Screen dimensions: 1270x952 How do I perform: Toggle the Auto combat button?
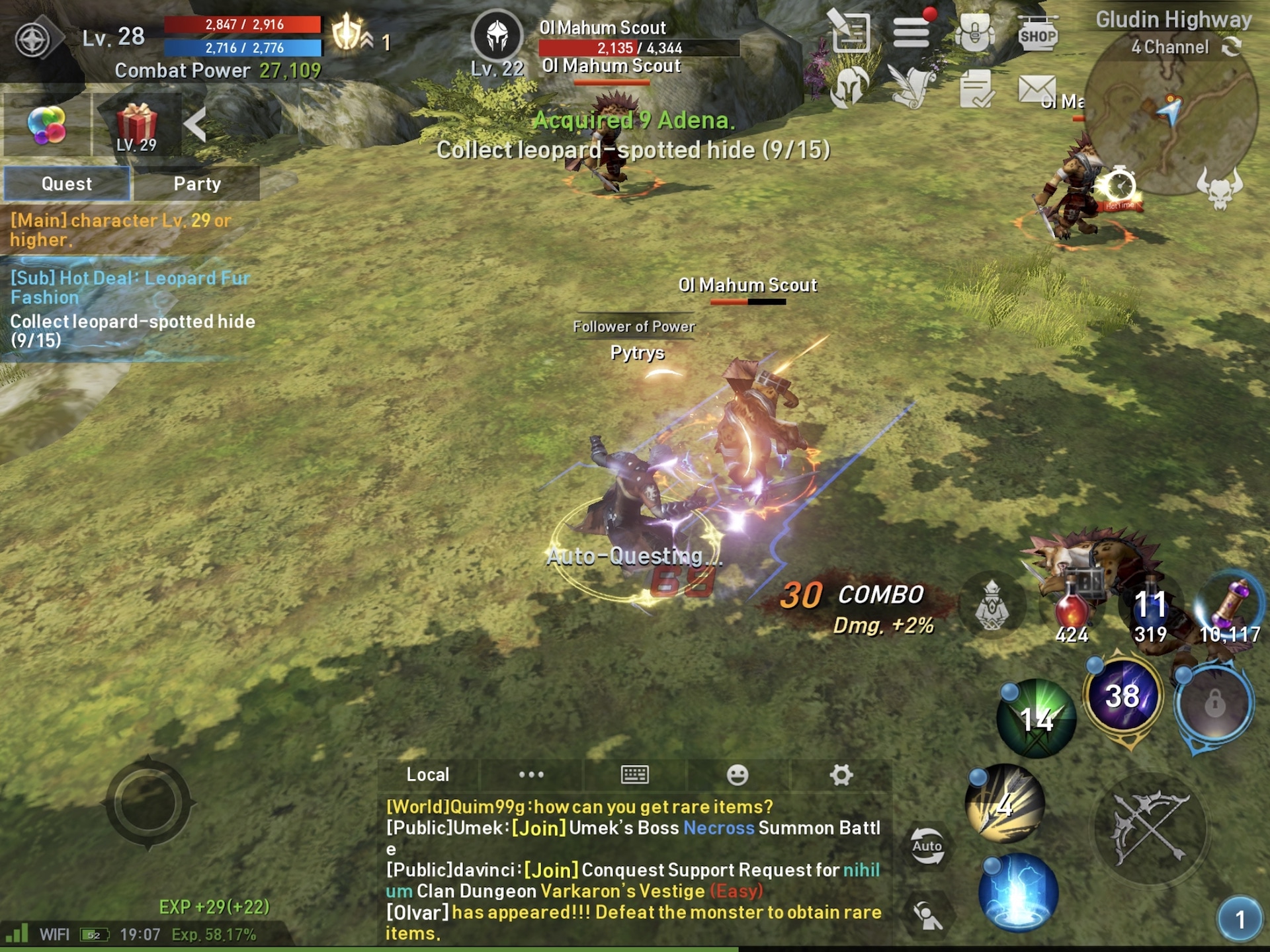click(927, 846)
